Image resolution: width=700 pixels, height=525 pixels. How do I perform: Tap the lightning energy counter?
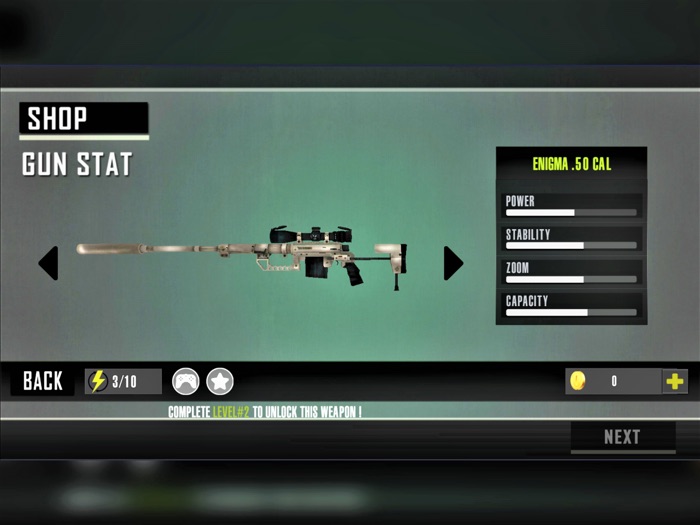click(123, 381)
